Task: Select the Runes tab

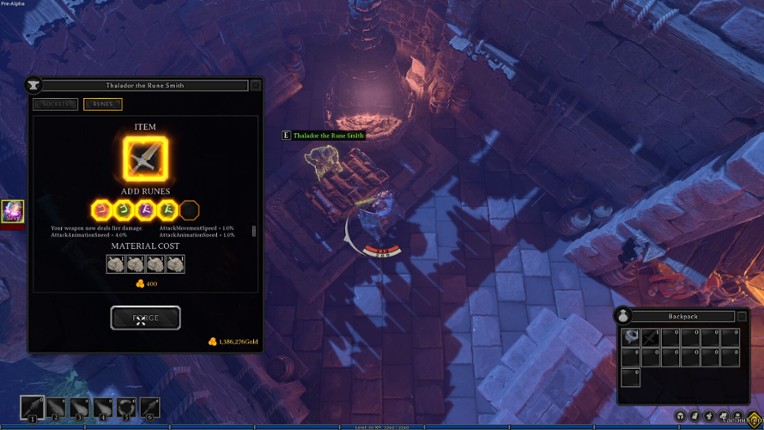Action: (x=103, y=104)
